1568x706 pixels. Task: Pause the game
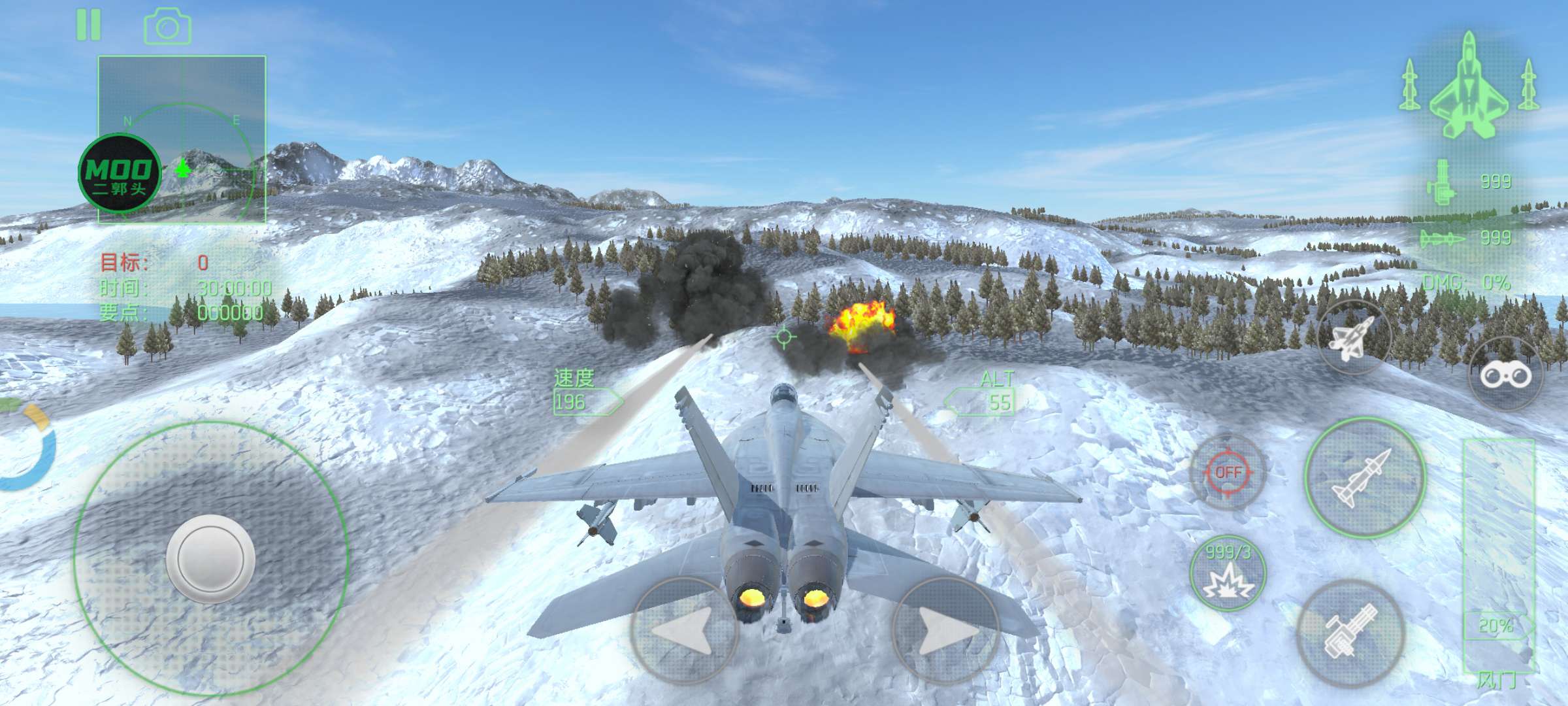pyautogui.click(x=89, y=25)
